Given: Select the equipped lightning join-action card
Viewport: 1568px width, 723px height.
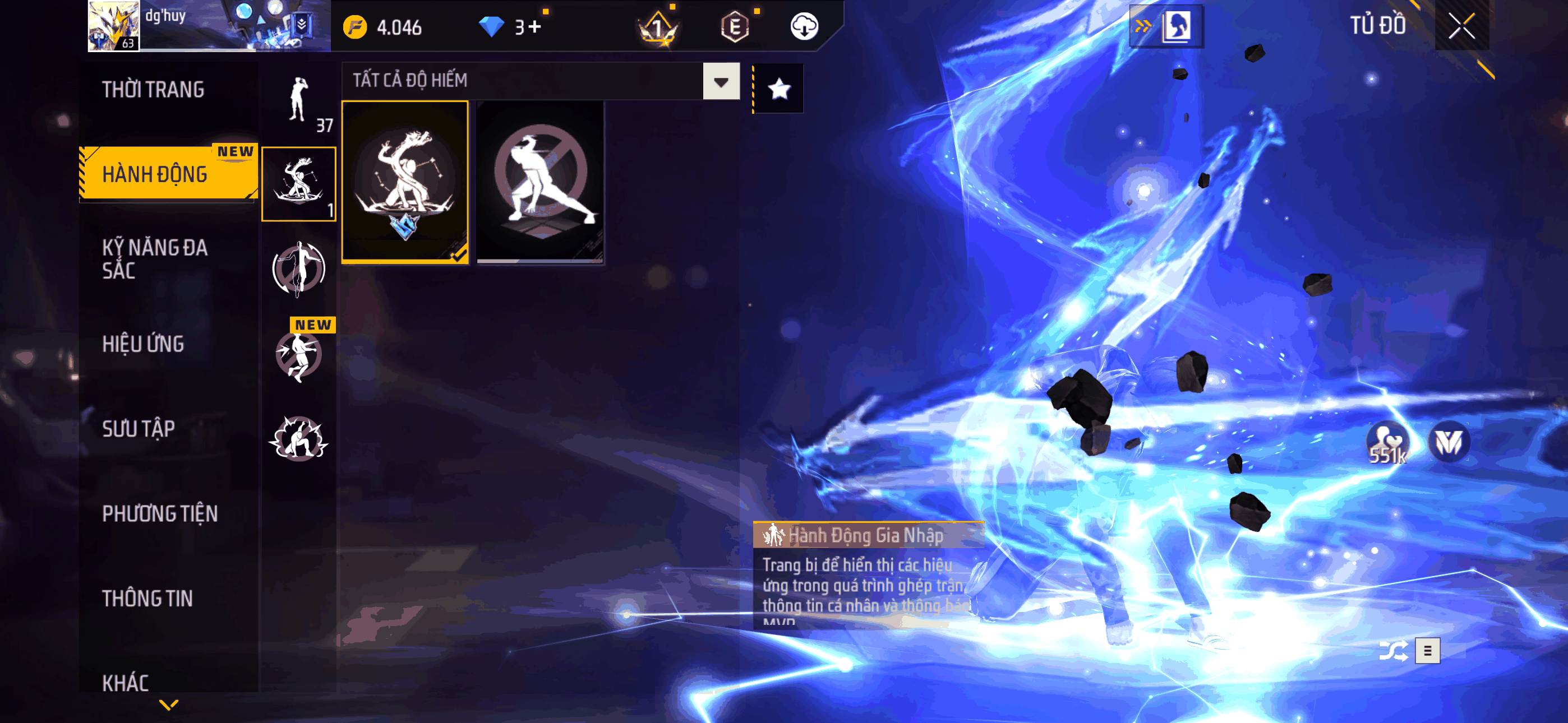Looking at the screenshot, I should point(405,182).
